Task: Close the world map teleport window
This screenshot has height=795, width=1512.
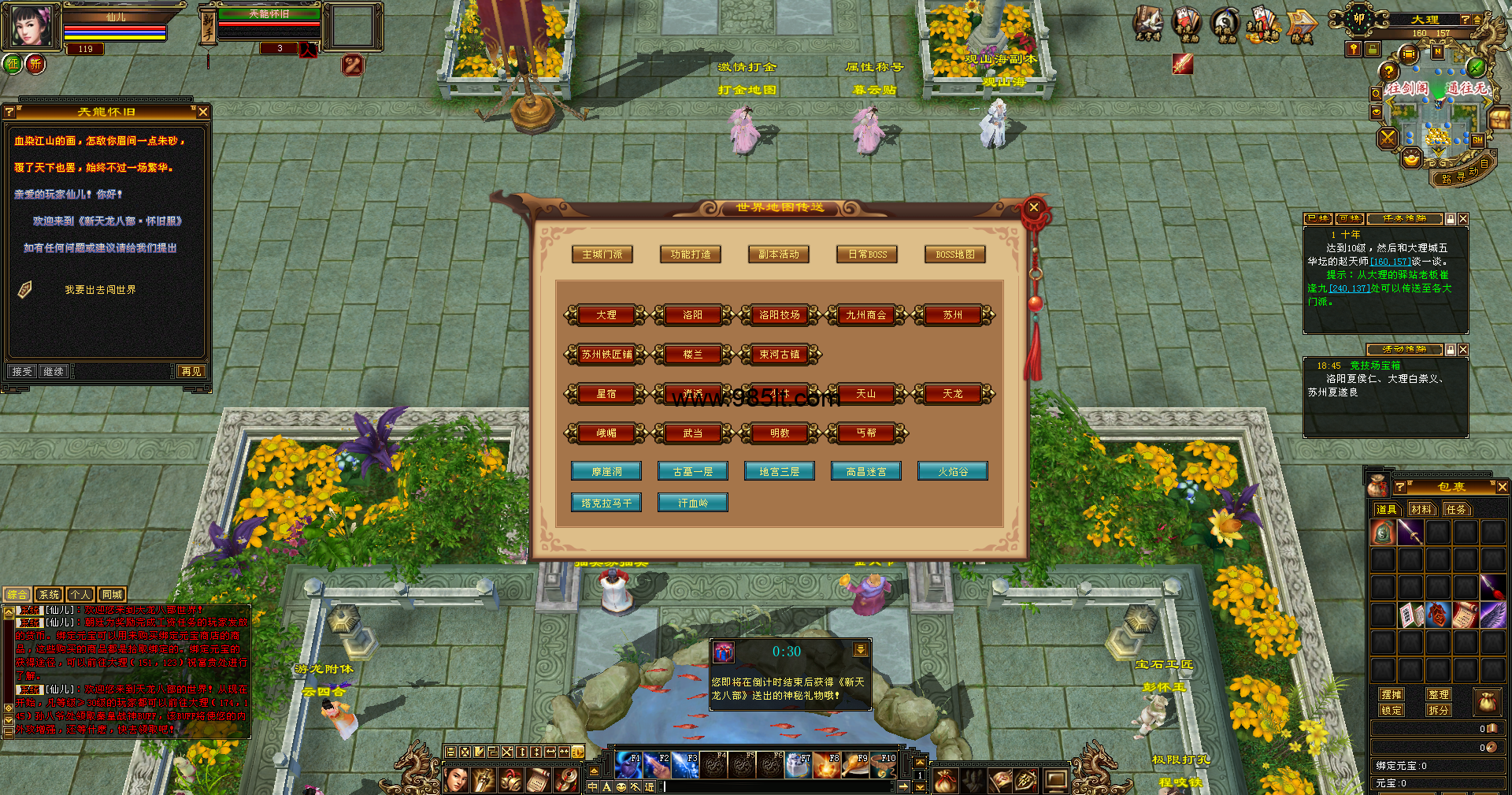Action: coord(1034,207)
